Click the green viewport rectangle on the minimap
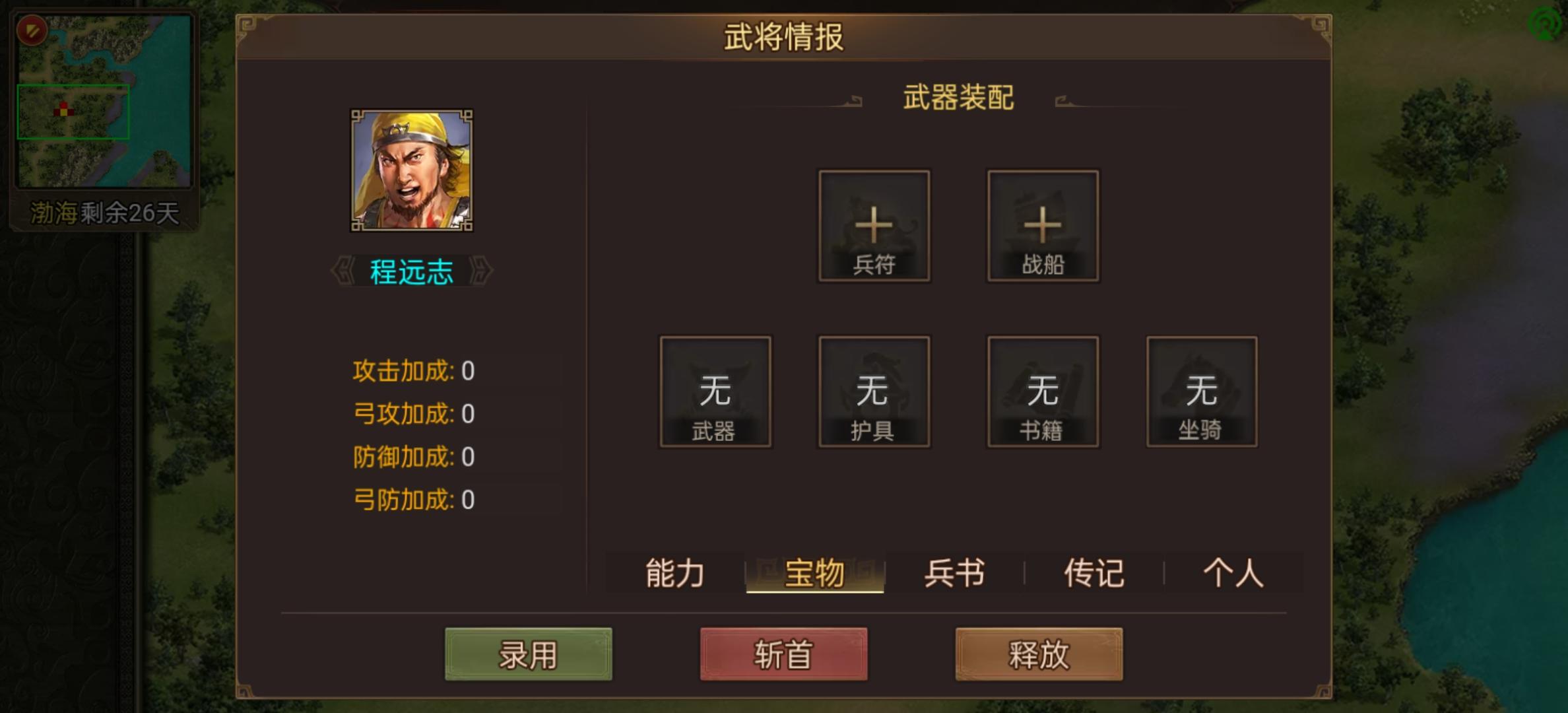The height and width of the screenshot is (713, 1568). pyautogui.click(x=75, y=112)
